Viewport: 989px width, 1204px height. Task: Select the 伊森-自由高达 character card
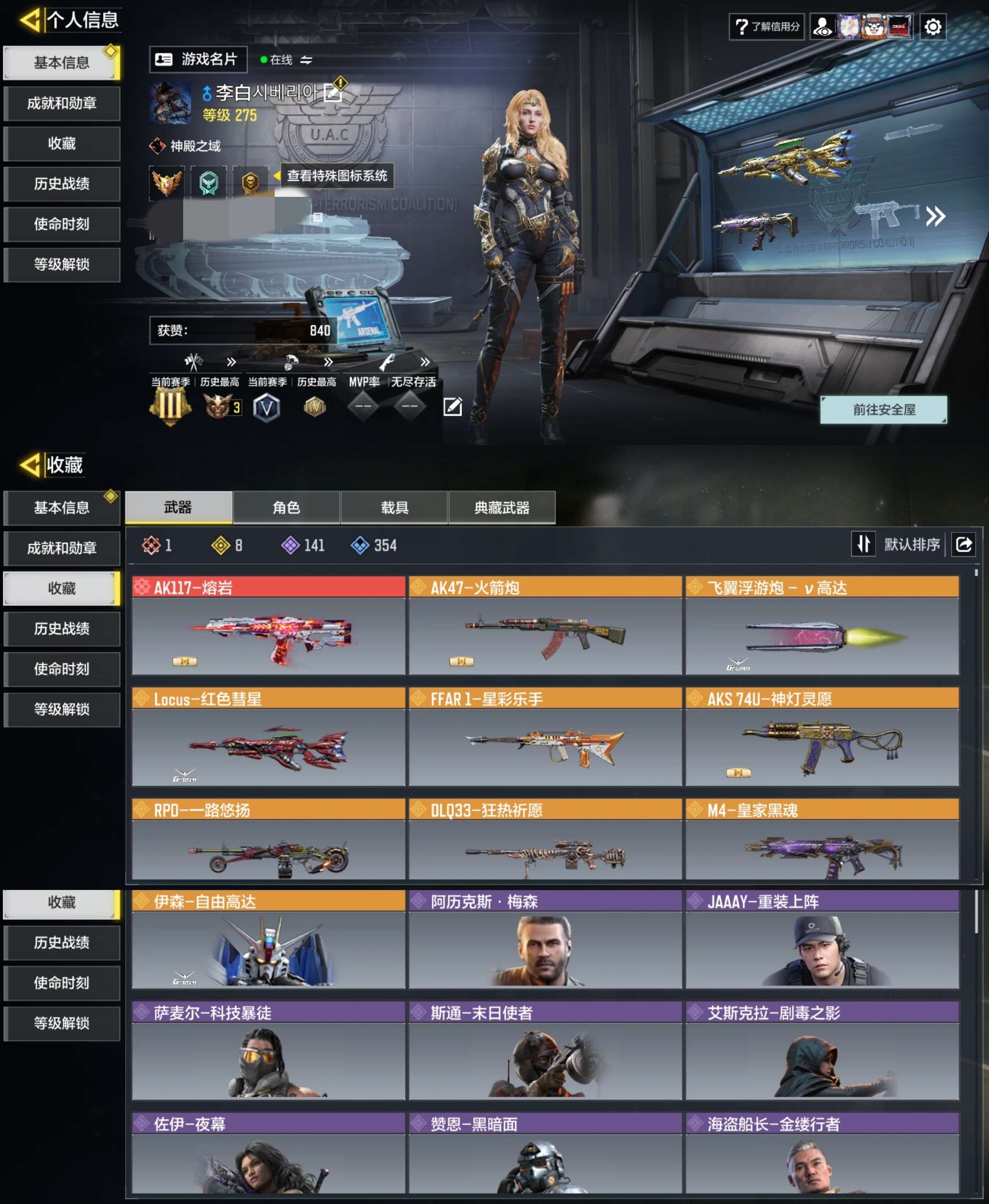(268, 939)
